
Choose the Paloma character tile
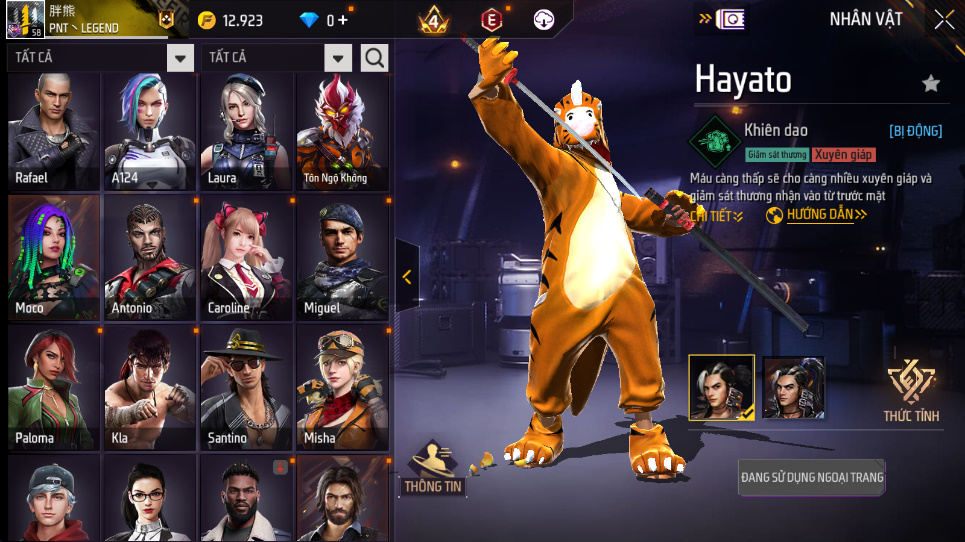tap(54, 387)
